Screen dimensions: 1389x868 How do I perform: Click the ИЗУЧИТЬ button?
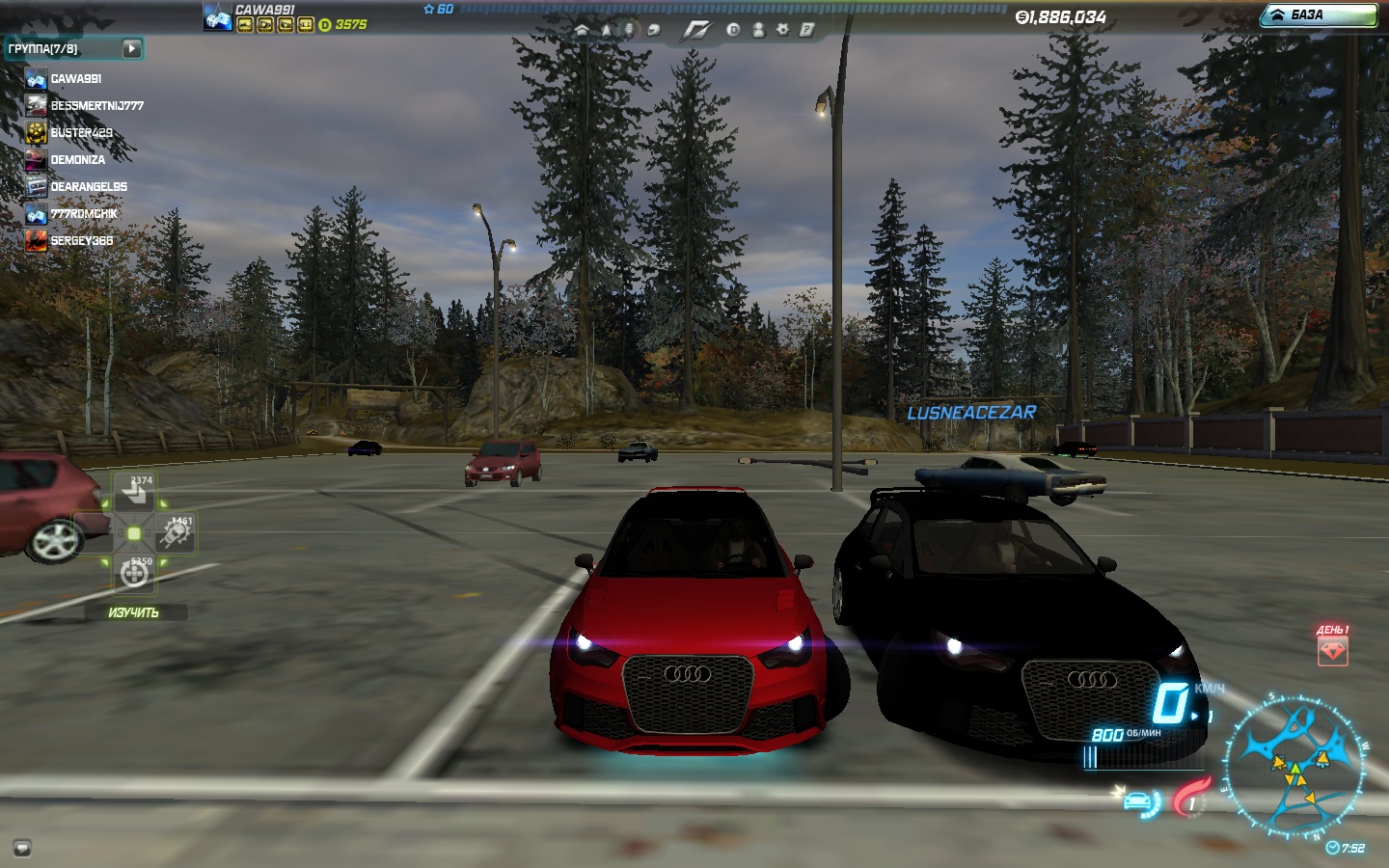click(133, 612)
